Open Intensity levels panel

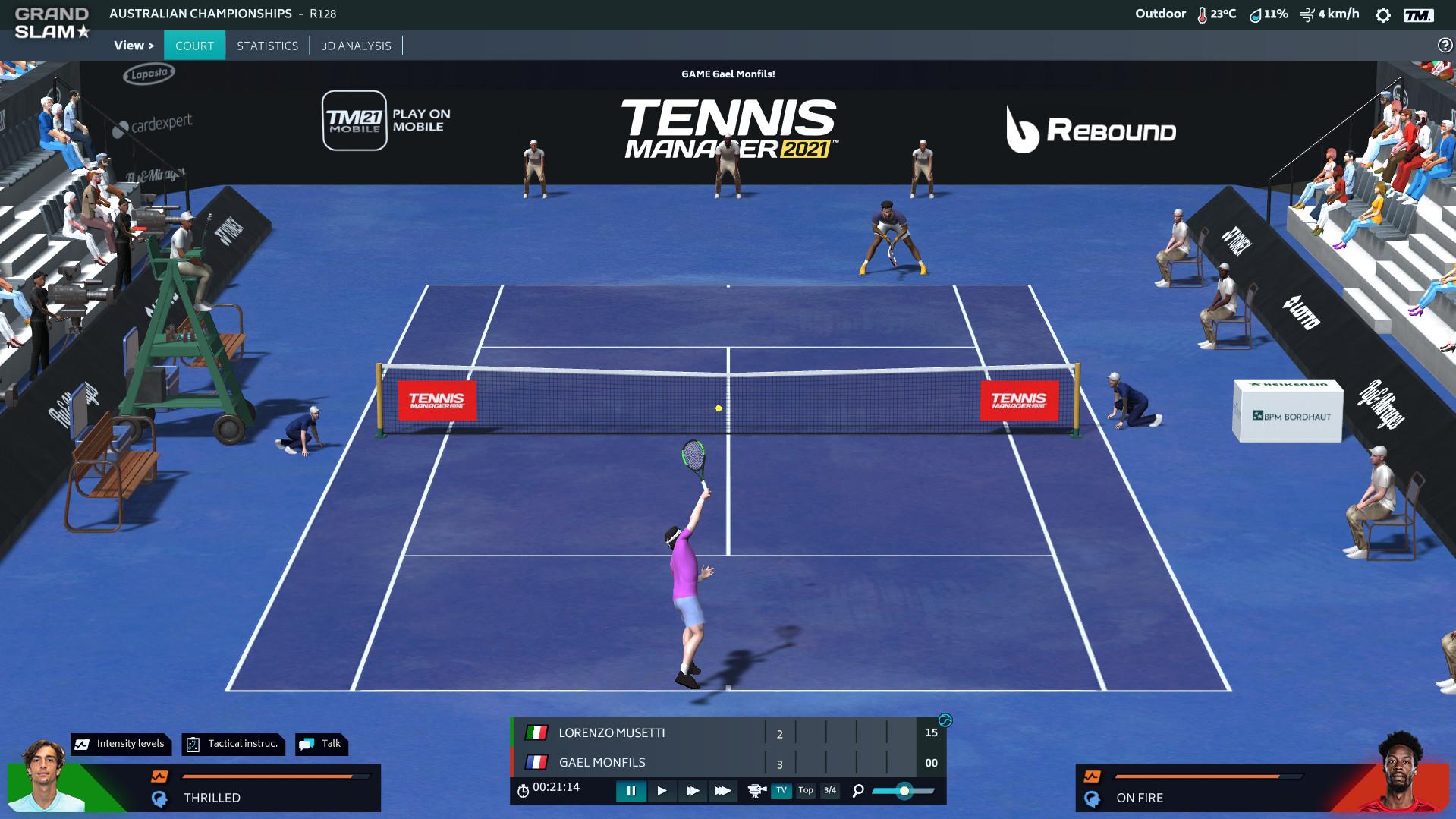point(120,744)
